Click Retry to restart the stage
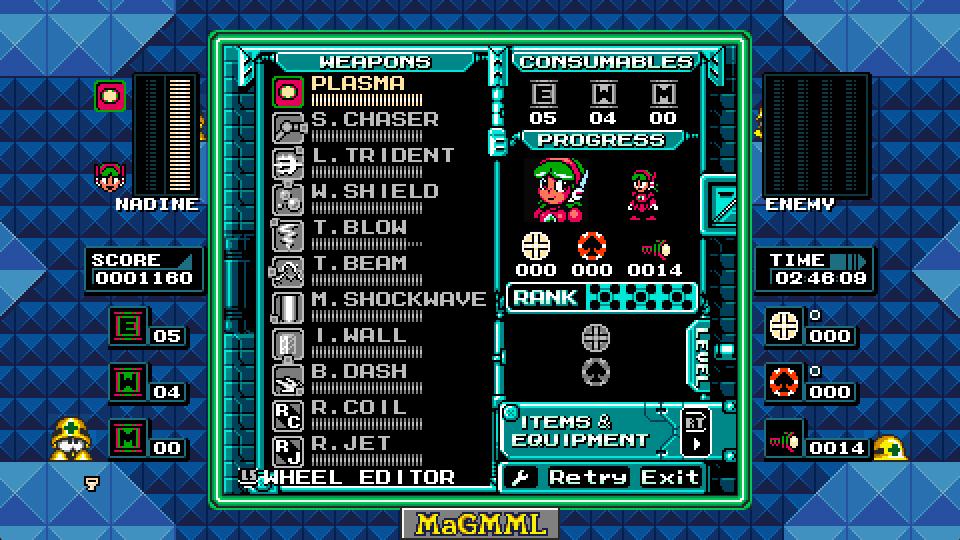Viewport: 960px width, 540px height. coord(587,477)
